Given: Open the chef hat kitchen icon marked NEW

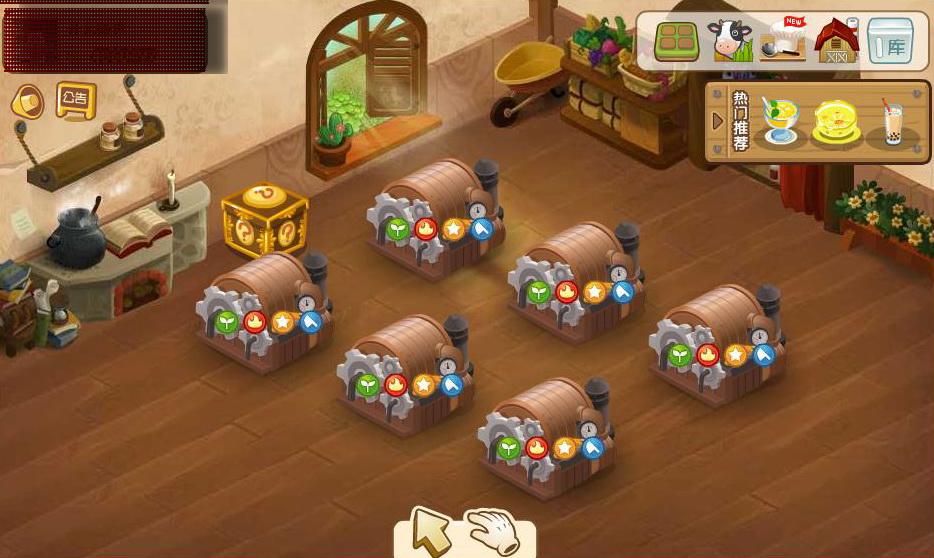Looking at the screenshot, I should (783, 41).
